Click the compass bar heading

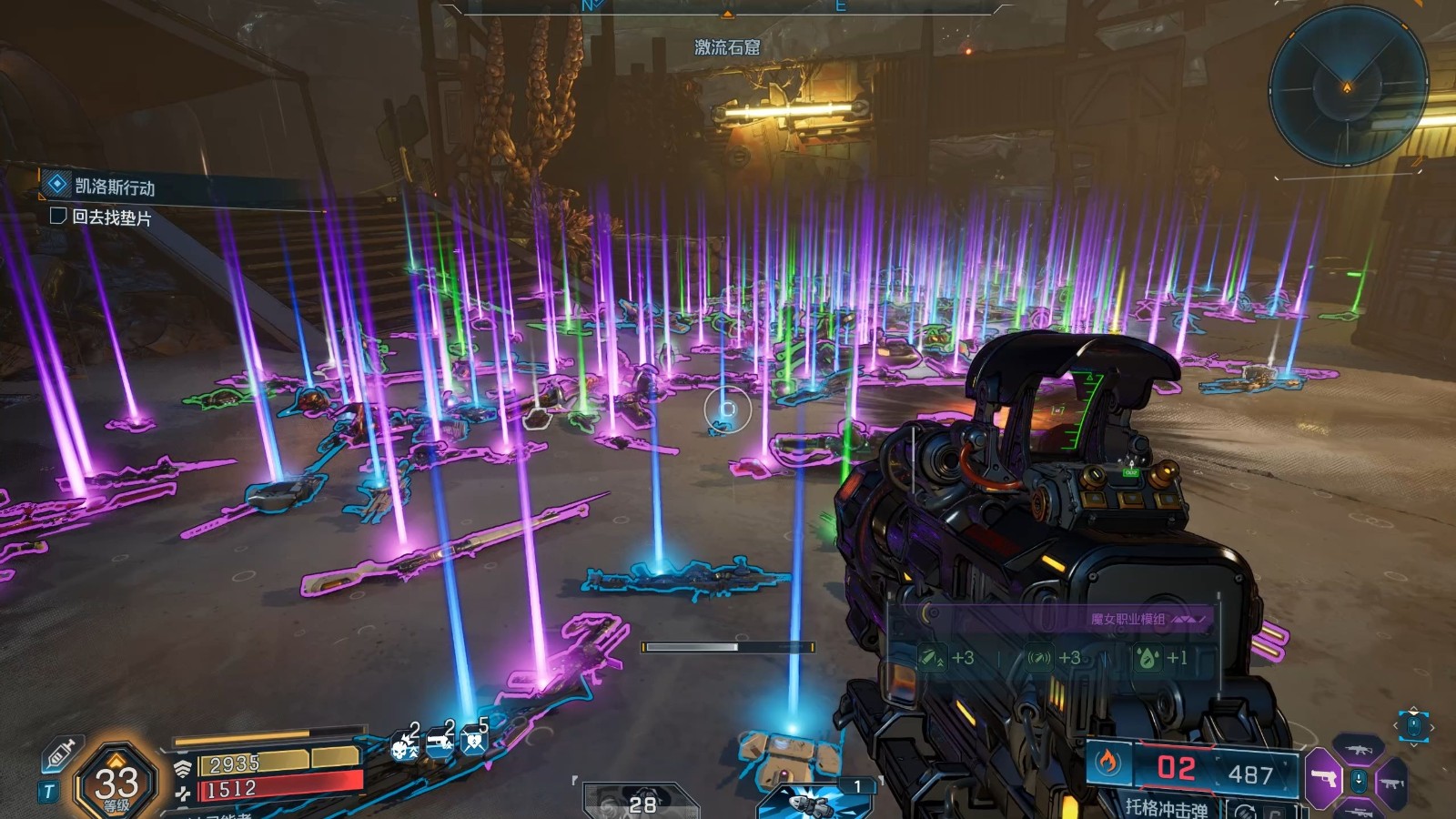tap(727, 7)
